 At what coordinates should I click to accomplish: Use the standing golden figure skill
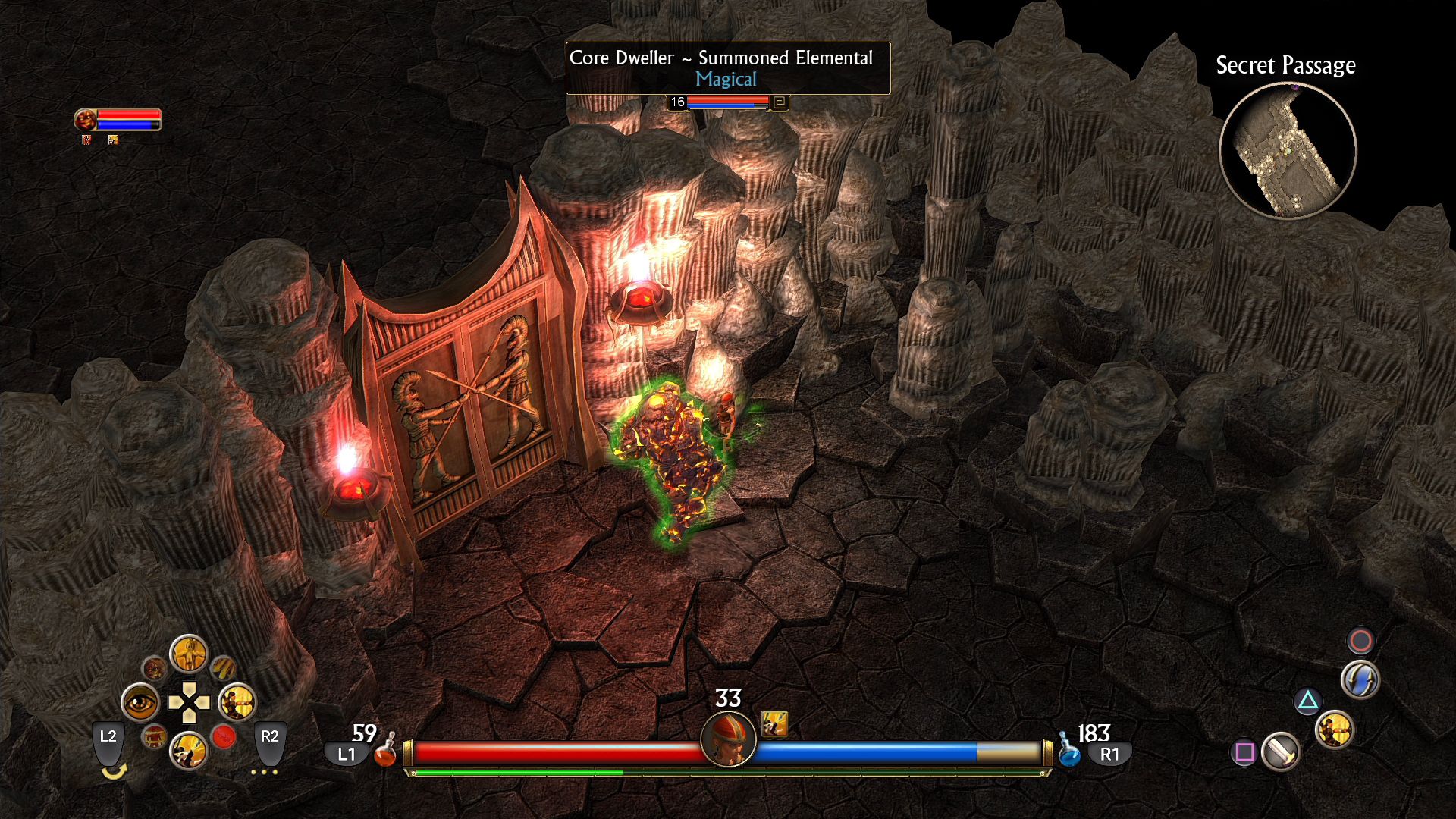coord(188,654)
